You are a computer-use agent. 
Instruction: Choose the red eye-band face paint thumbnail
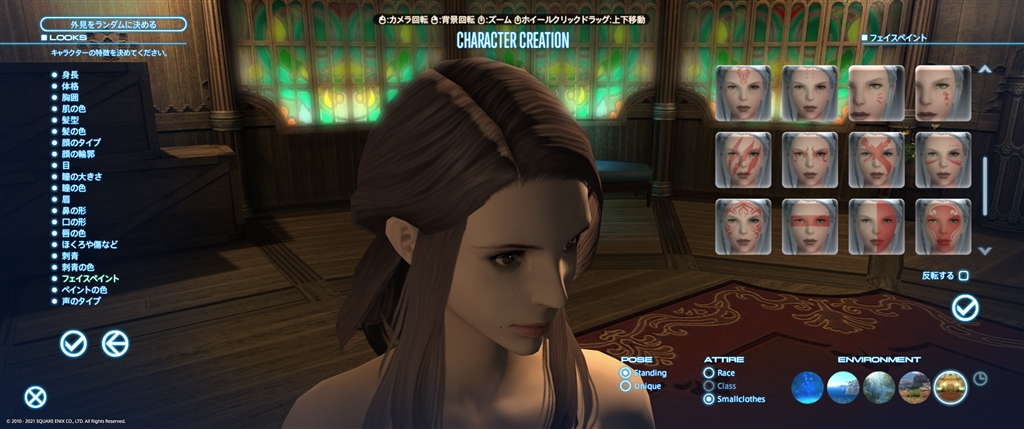pyautogui.click(x=810, y=226)
